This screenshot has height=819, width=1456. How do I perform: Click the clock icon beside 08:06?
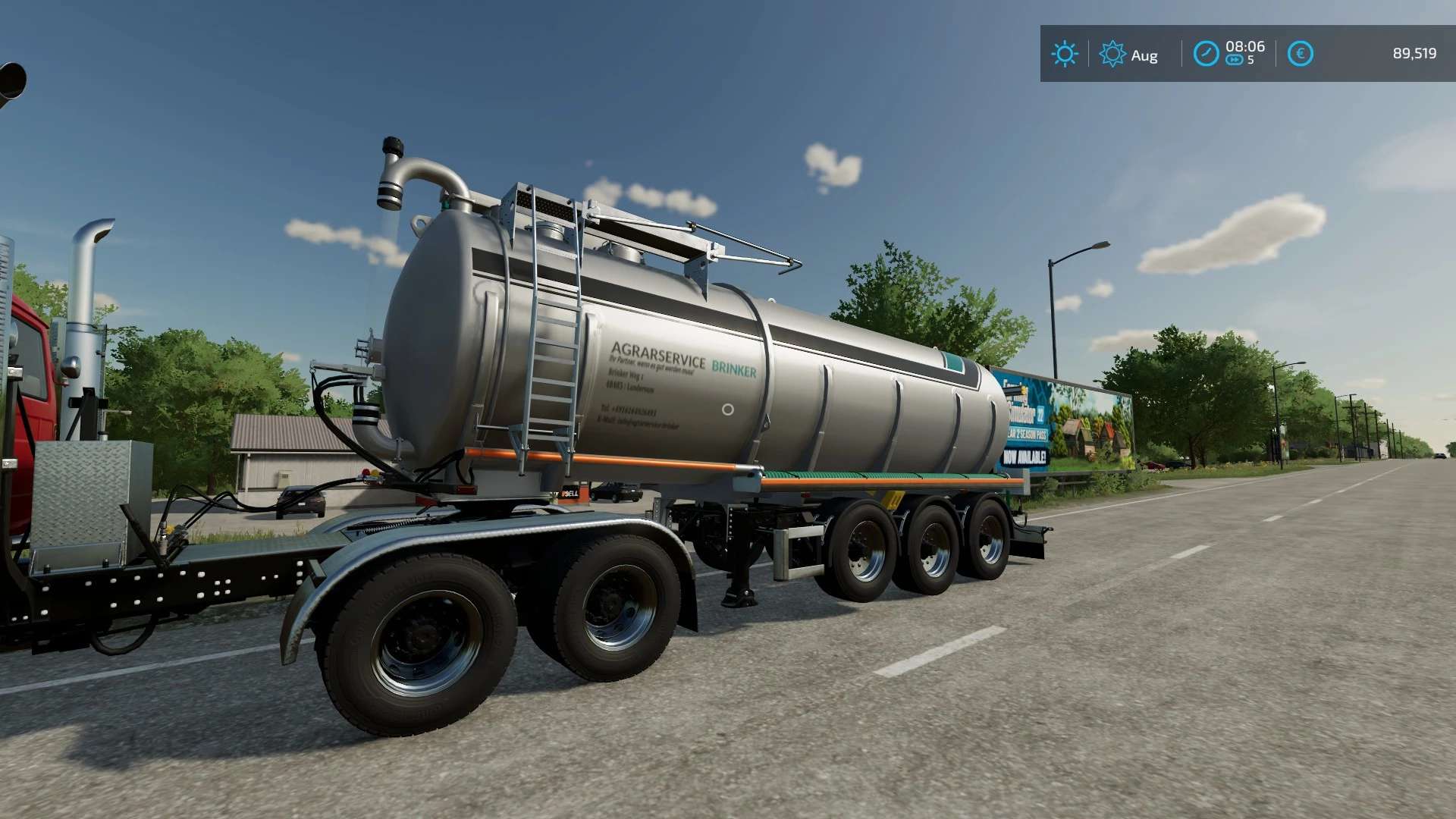pyautogui.click(x=1206, y=54)
